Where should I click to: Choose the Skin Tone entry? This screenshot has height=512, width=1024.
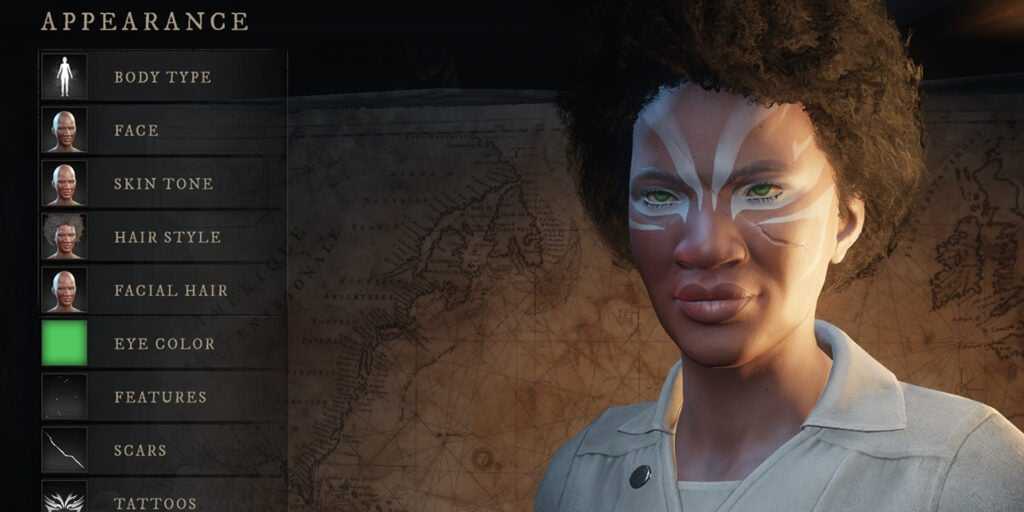coord(163,184)
